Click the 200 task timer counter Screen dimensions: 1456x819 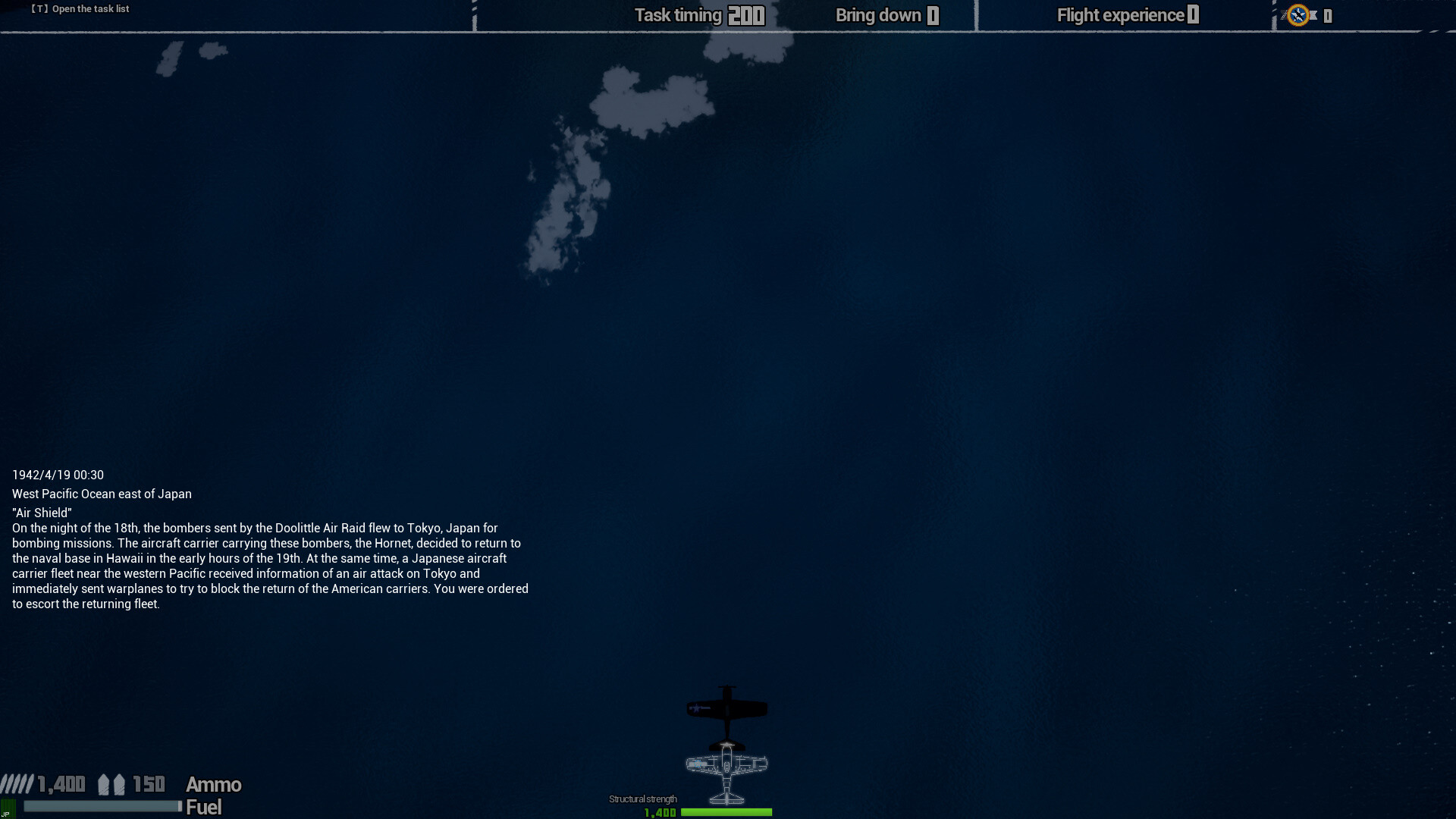(x=746, y=14)
